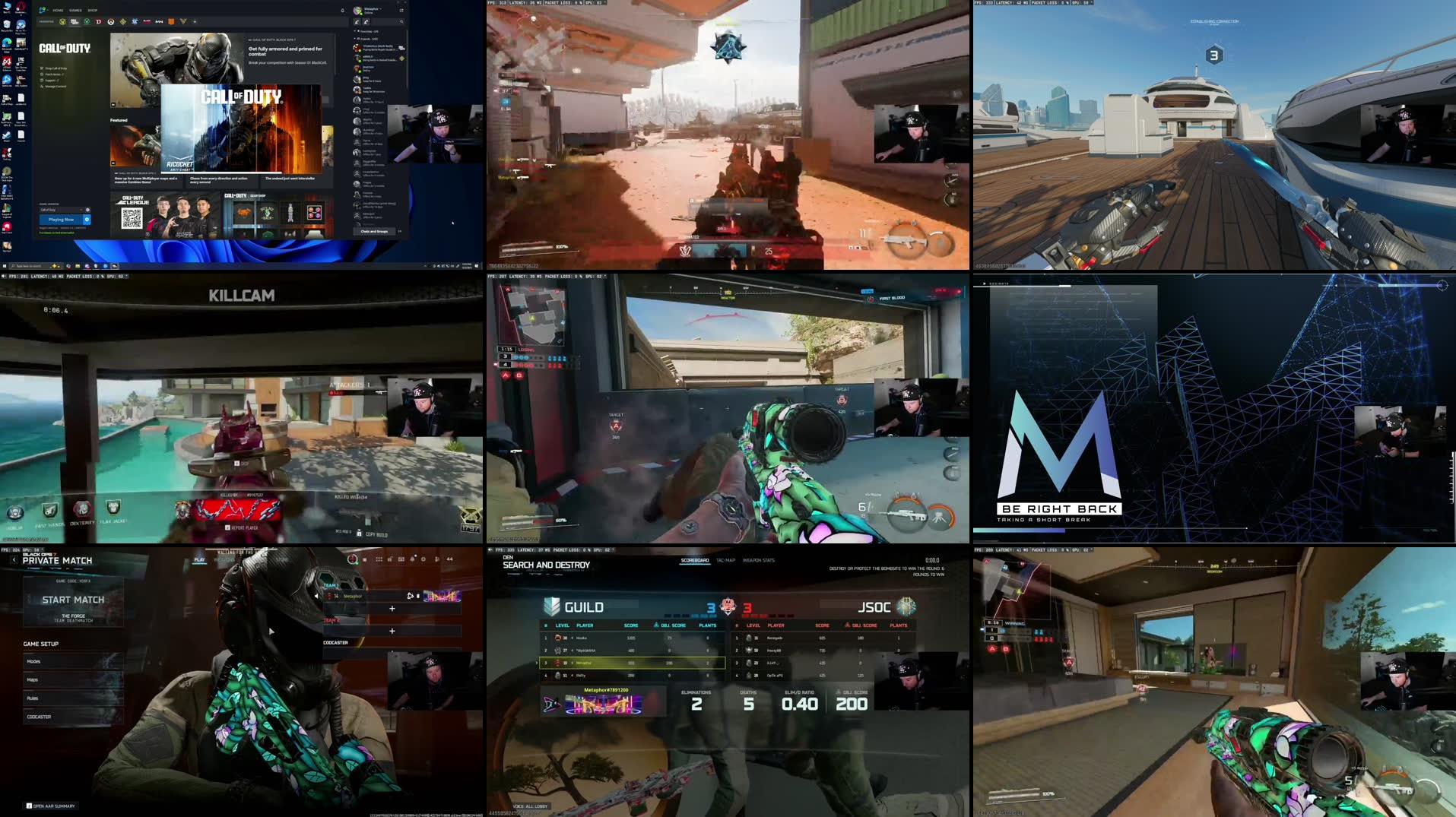The width and height of the screenshot is (1456, 817).
Task: Click the notification bell in the Private Match header
Action: click(412, 559)
